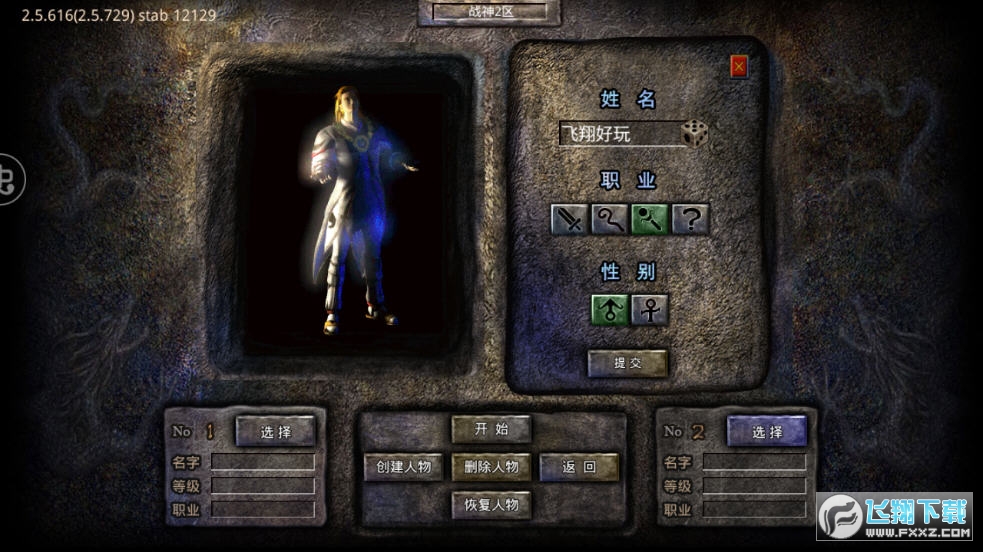Delete character via 删除人物
Screen dimensions: 983x552
(x=491, y=467)
